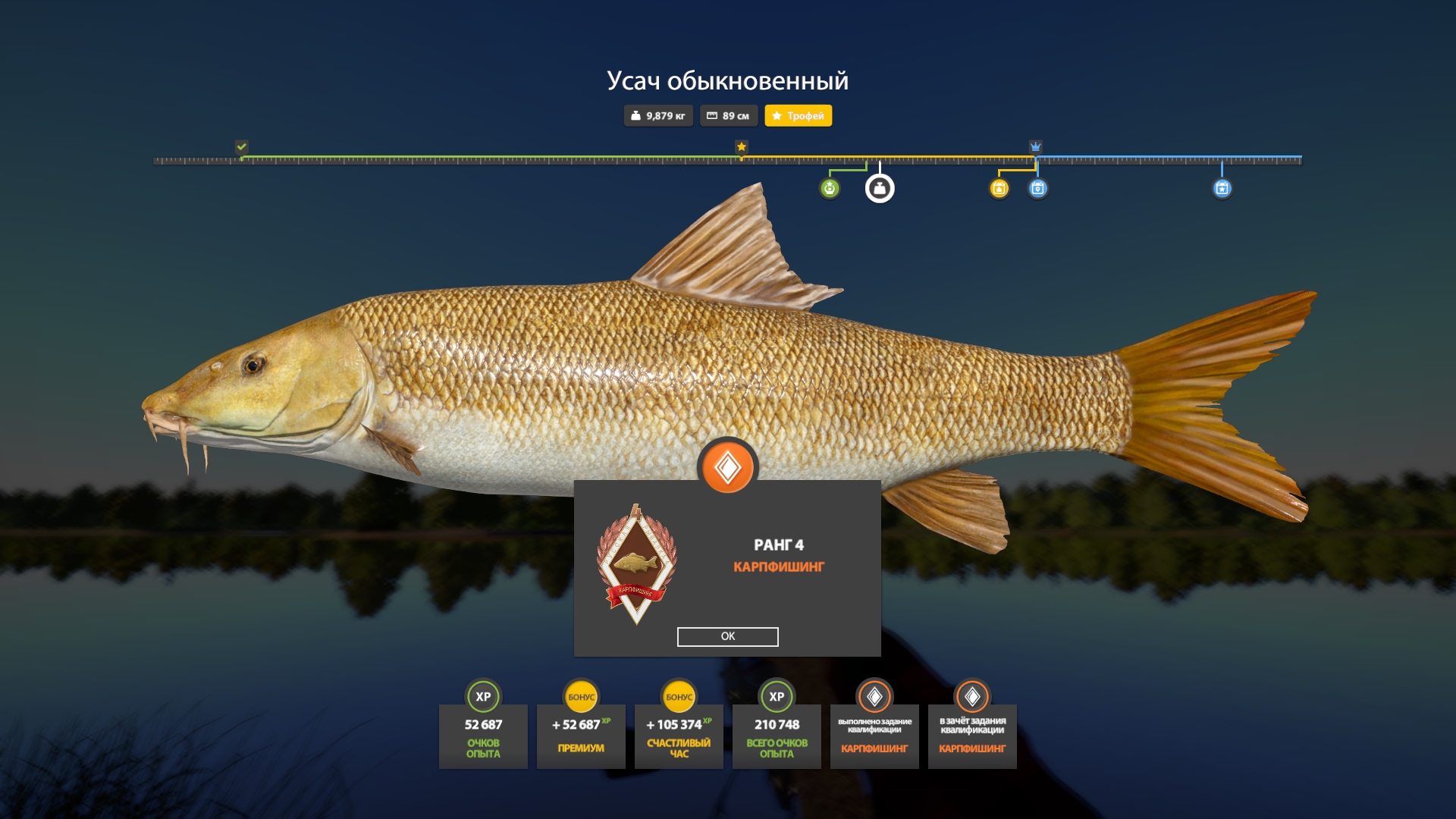Screen dimensions: 1456x819
Task: Click the blue shield timer icon near the crown
Action: (x=1037, y=189)
